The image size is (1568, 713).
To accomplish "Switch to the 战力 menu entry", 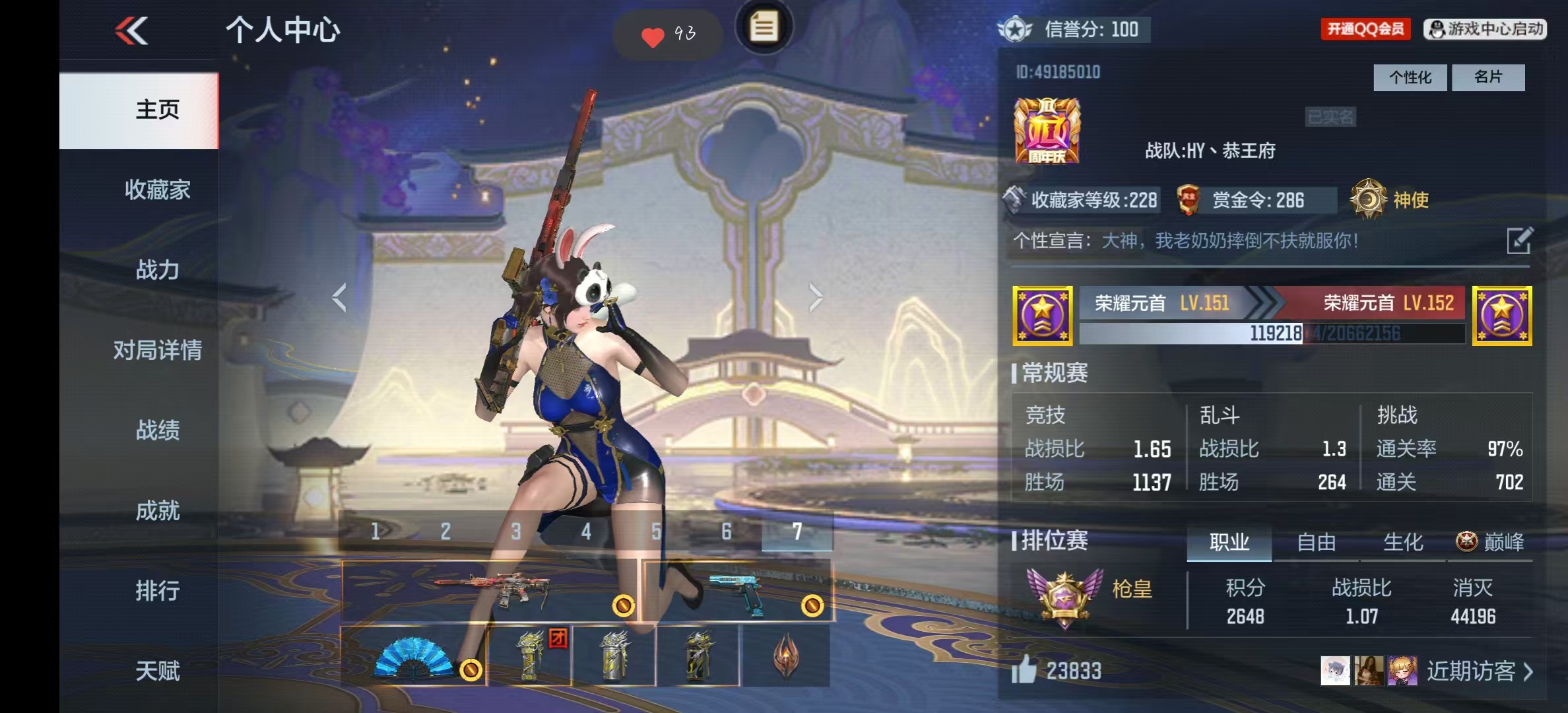I will point(157,270).
